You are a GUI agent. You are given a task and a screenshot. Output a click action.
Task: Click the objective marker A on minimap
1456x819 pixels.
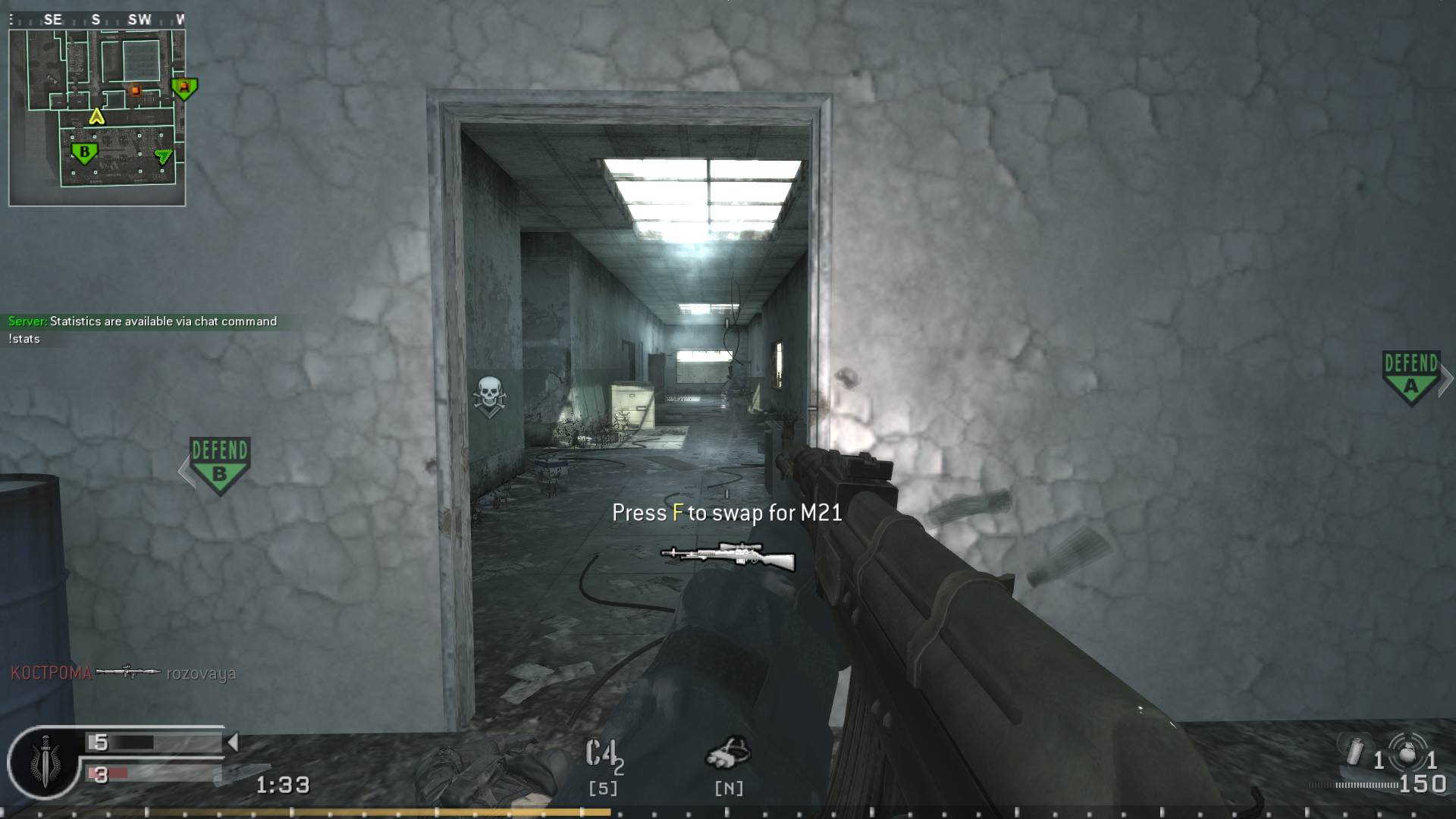tap(184, 89)
